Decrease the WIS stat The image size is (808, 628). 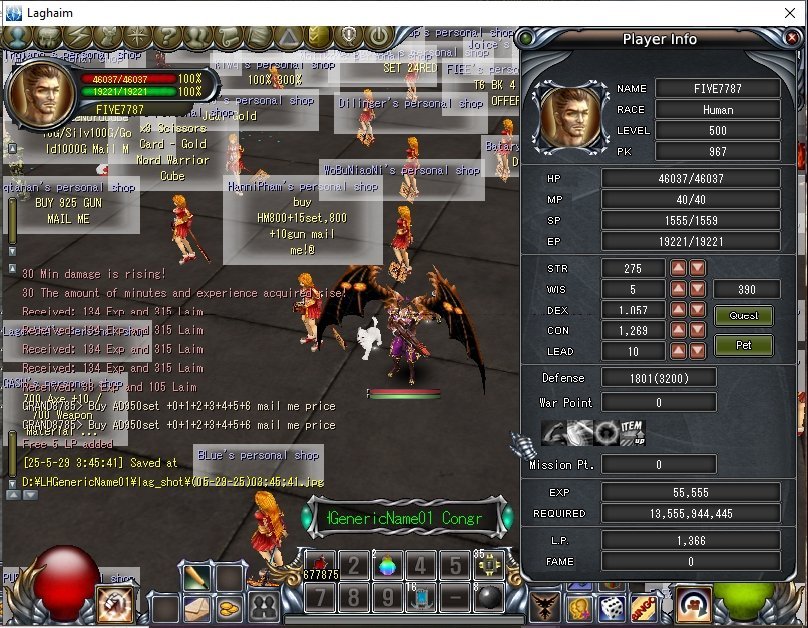click(698, 289)
